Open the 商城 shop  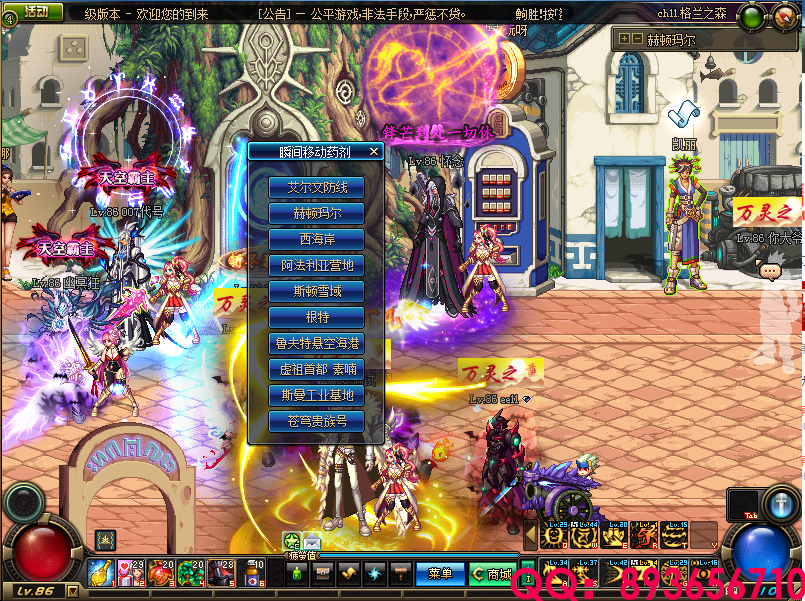(492, 574)
